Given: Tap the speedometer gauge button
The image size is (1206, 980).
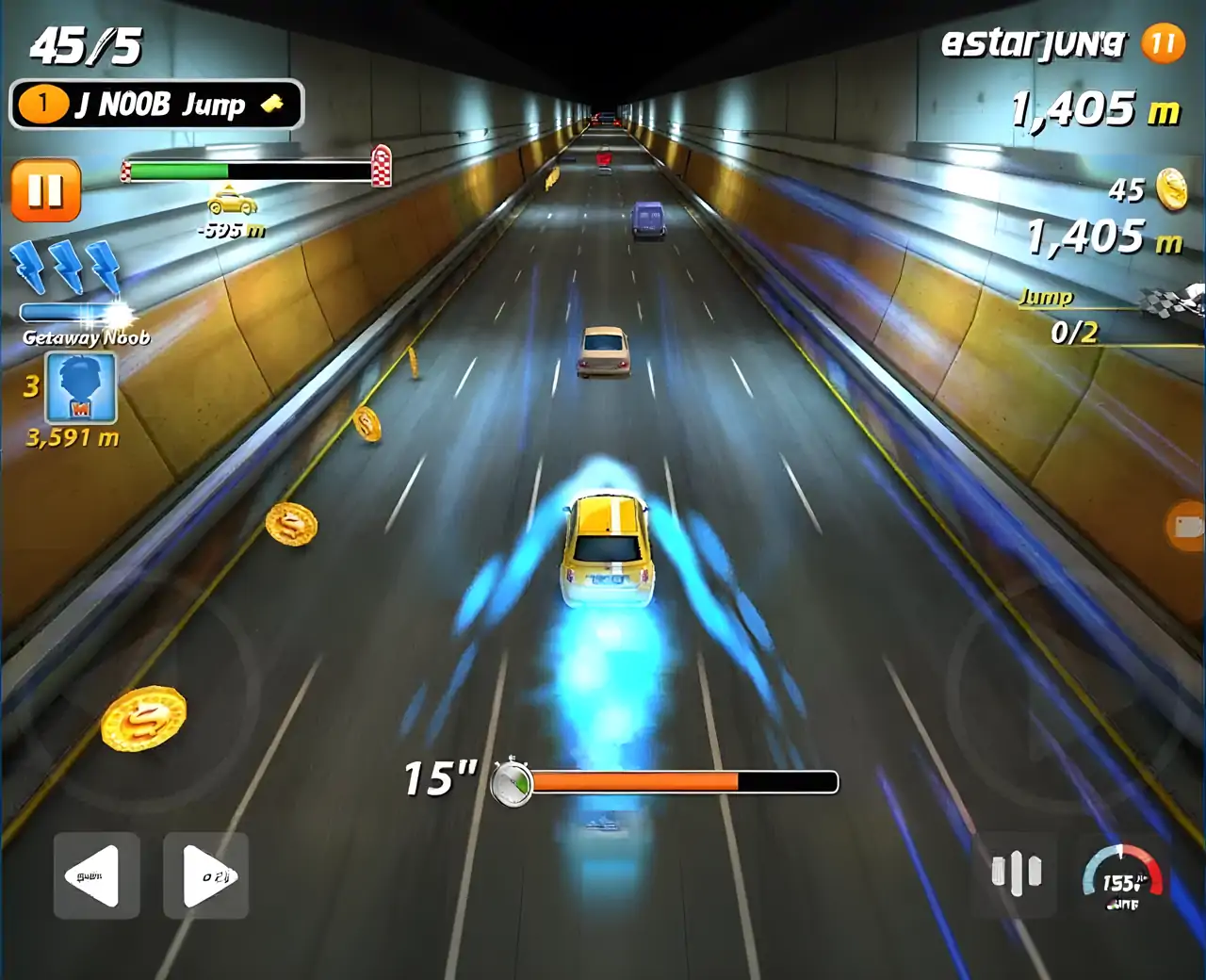Looking at the screenshot, I should coord(1121,878).
